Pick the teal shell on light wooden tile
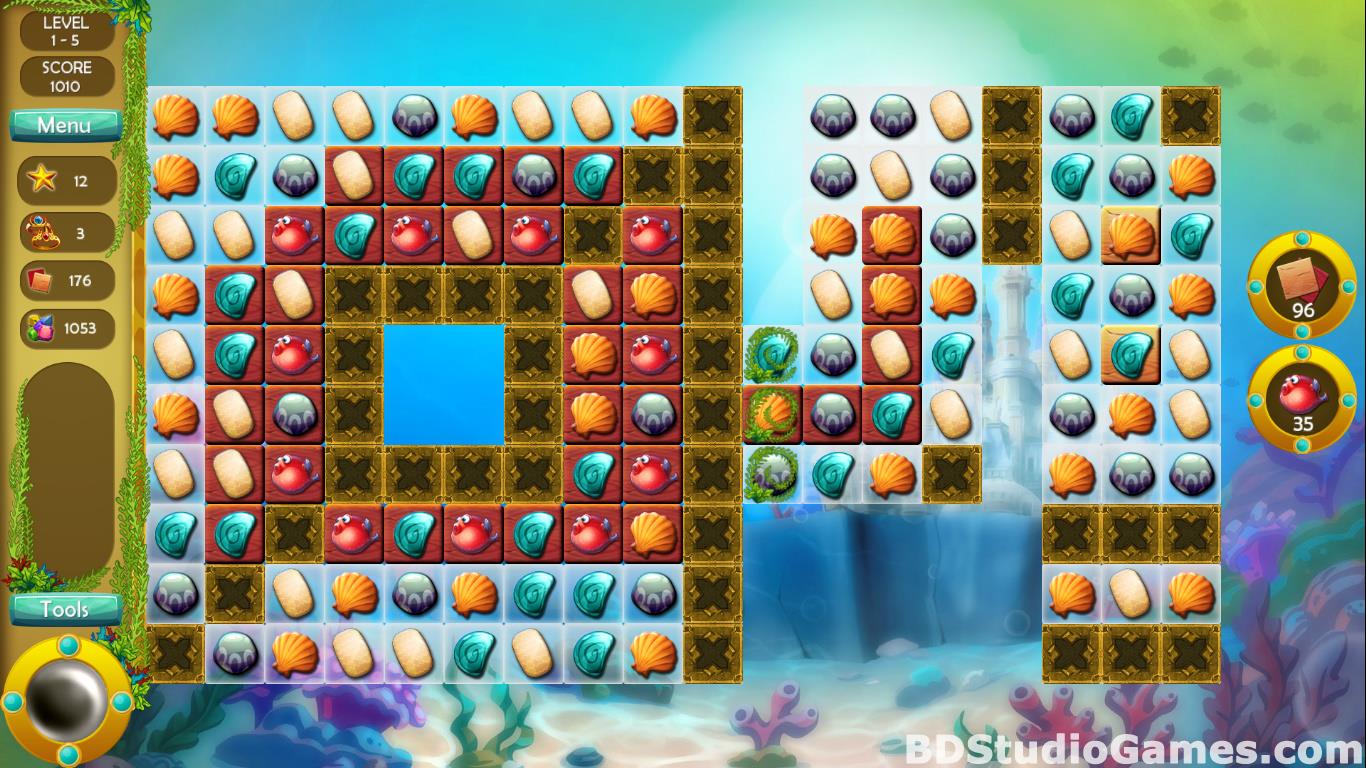1366x768 pixels. coord(1131,354)
